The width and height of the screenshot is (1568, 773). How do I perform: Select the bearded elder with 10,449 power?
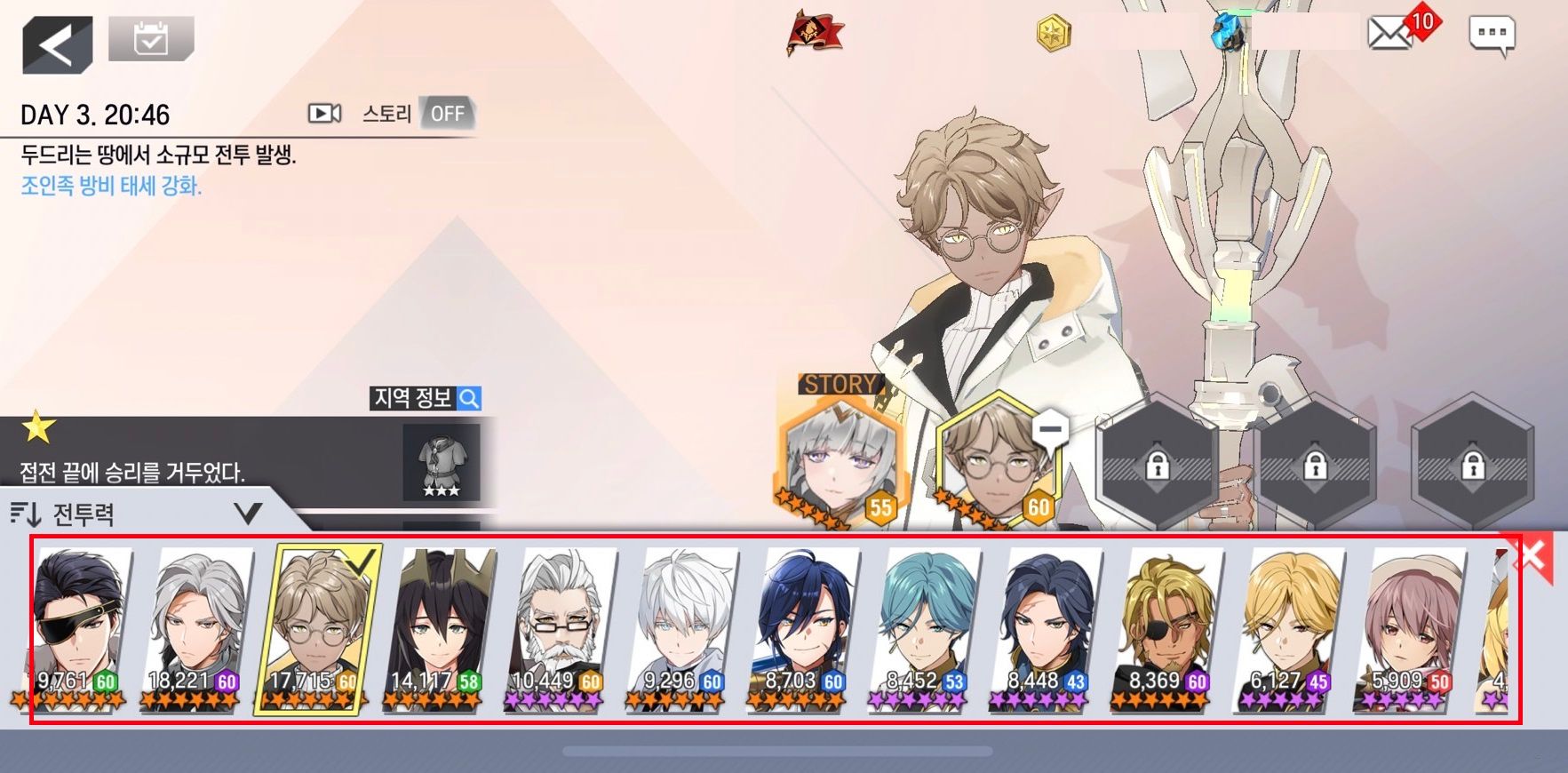[x=562, y=627]
